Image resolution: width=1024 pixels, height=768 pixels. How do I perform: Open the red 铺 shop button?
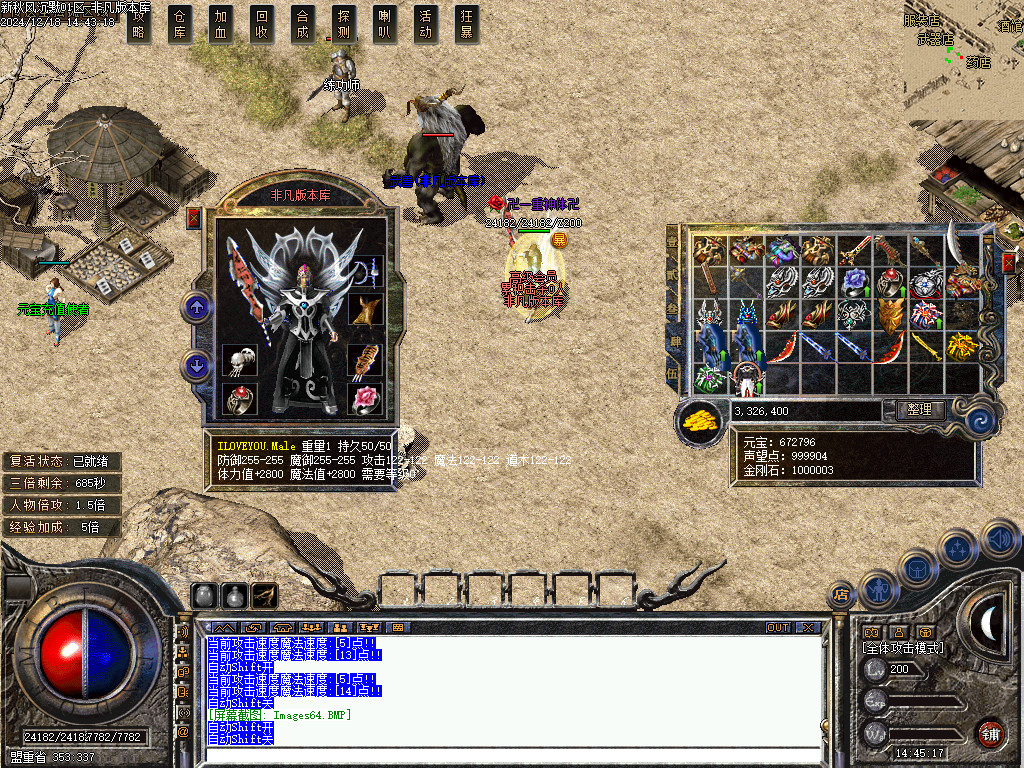point(989,732)
